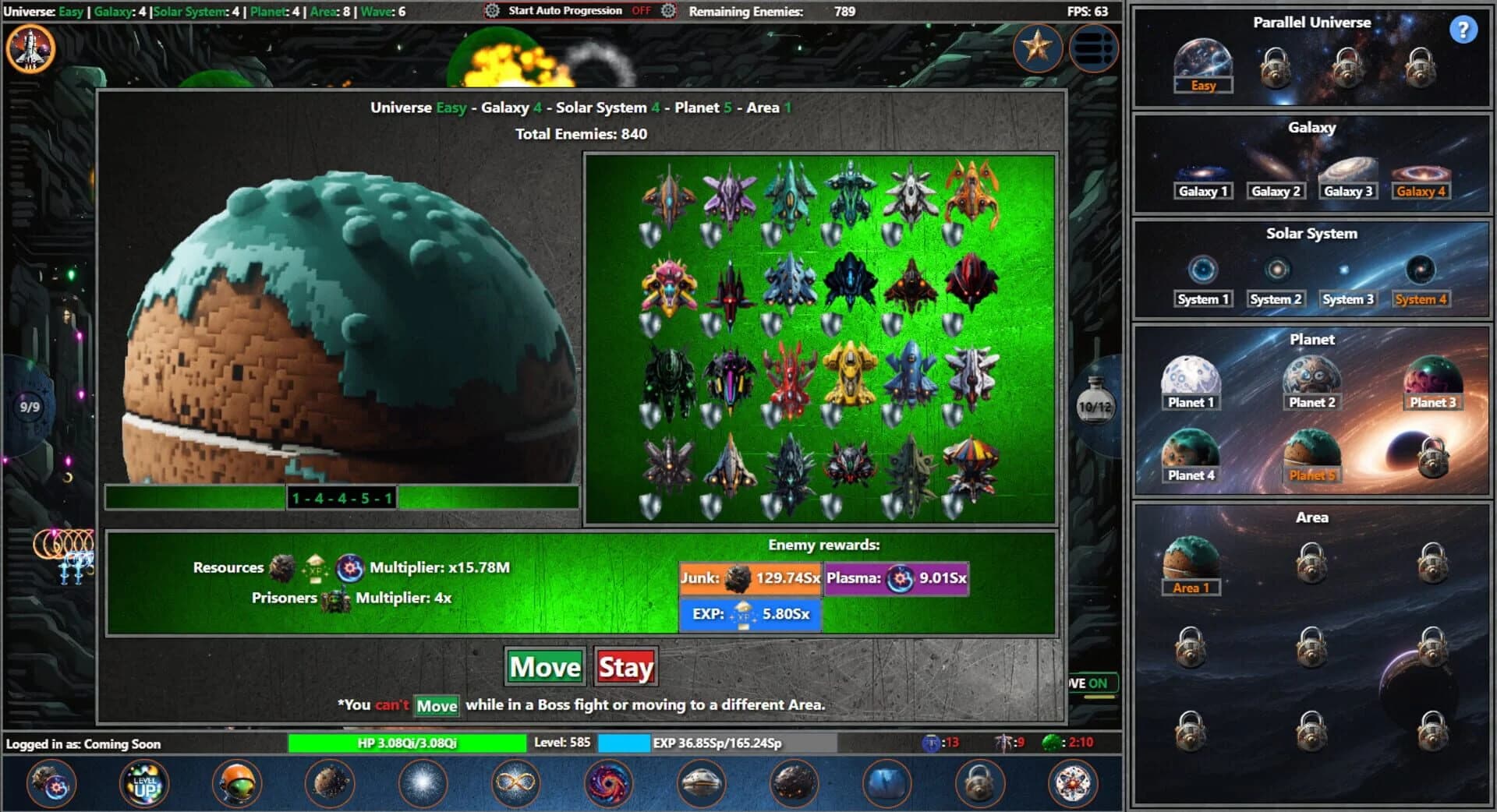Screen dimensions: 1497x812
Task: Click the atom icon at bottom right toolbar
Action: [x=1073, y=784]
